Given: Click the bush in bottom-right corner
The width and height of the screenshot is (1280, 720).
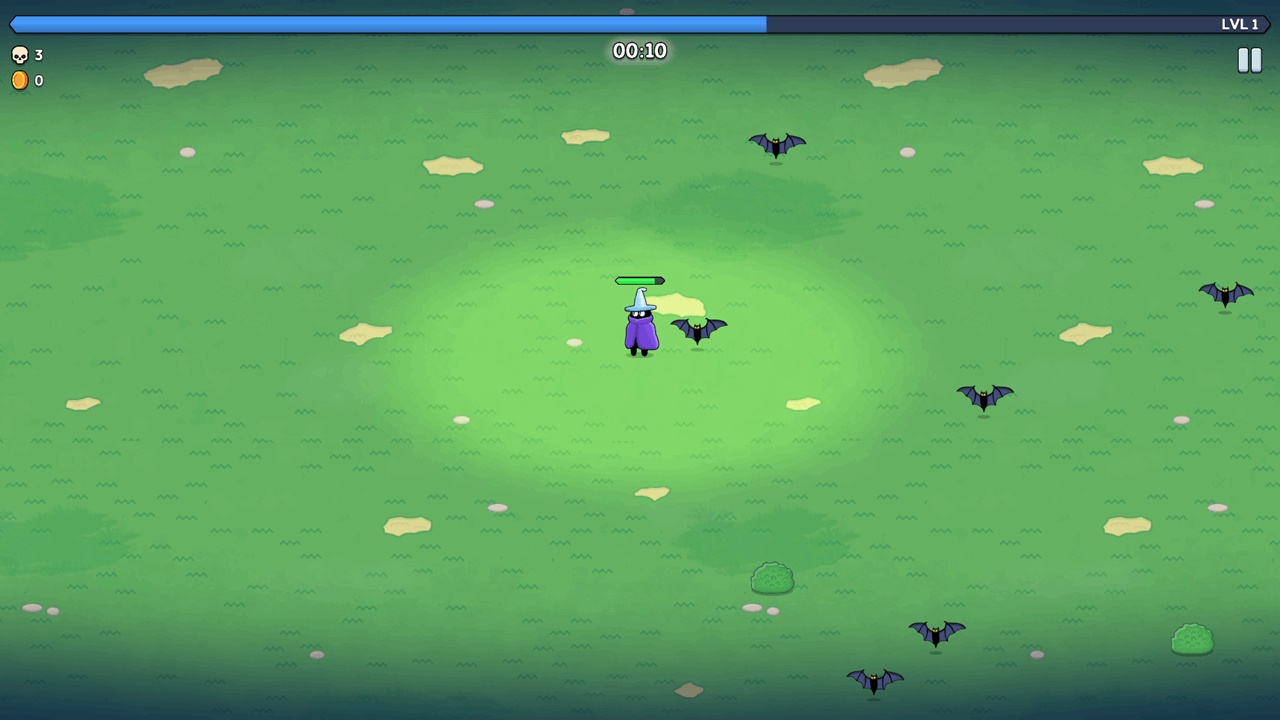Looking at the screenshot, I should (x=1193, y=640).
